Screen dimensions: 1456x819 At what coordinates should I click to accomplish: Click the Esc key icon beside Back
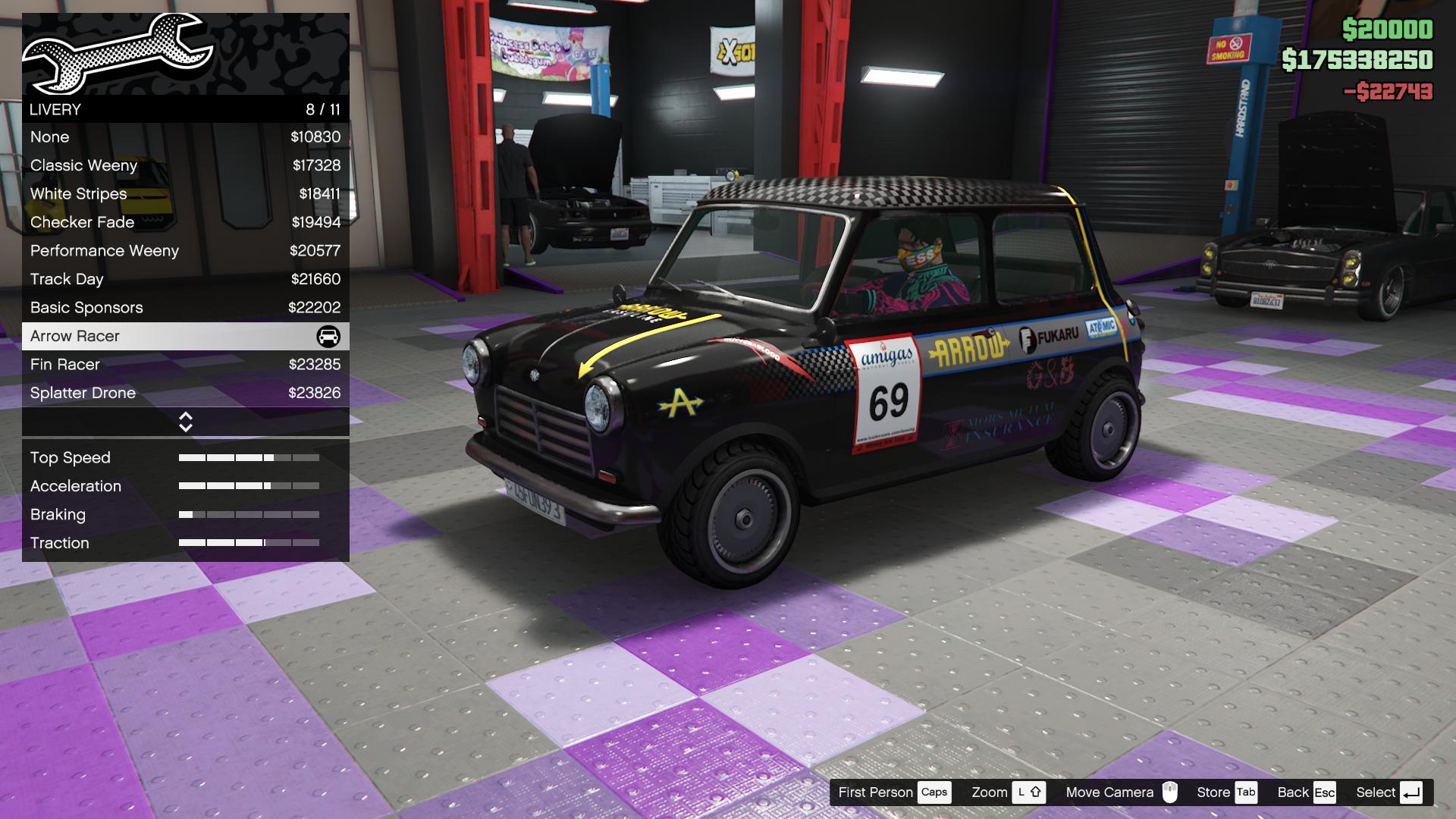coord(1326,792)
